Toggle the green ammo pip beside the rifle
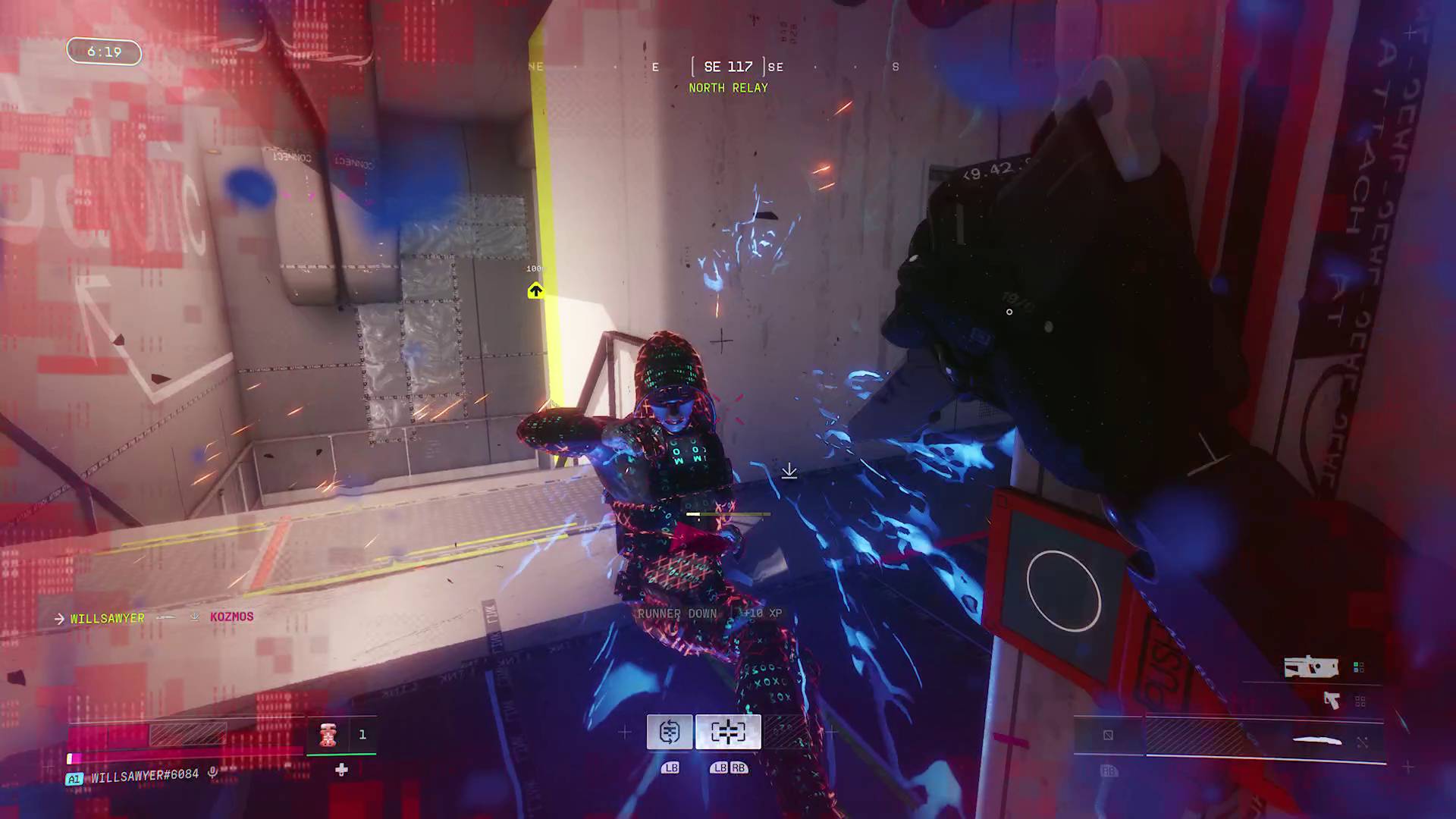Image resolution: width=1456 pixels, height=819 pixels. tap(1356, 664)
